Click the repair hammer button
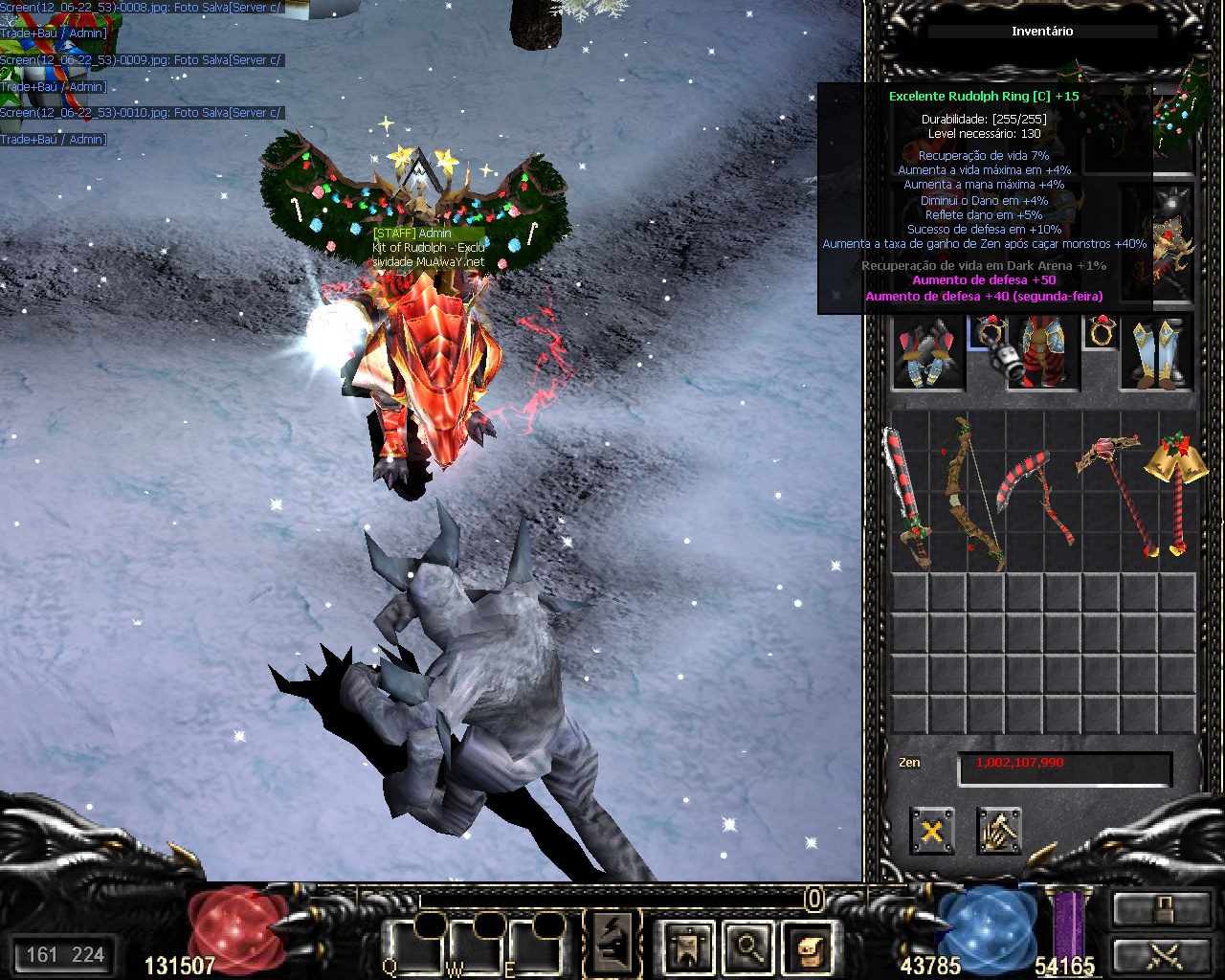 click(999, 831)
